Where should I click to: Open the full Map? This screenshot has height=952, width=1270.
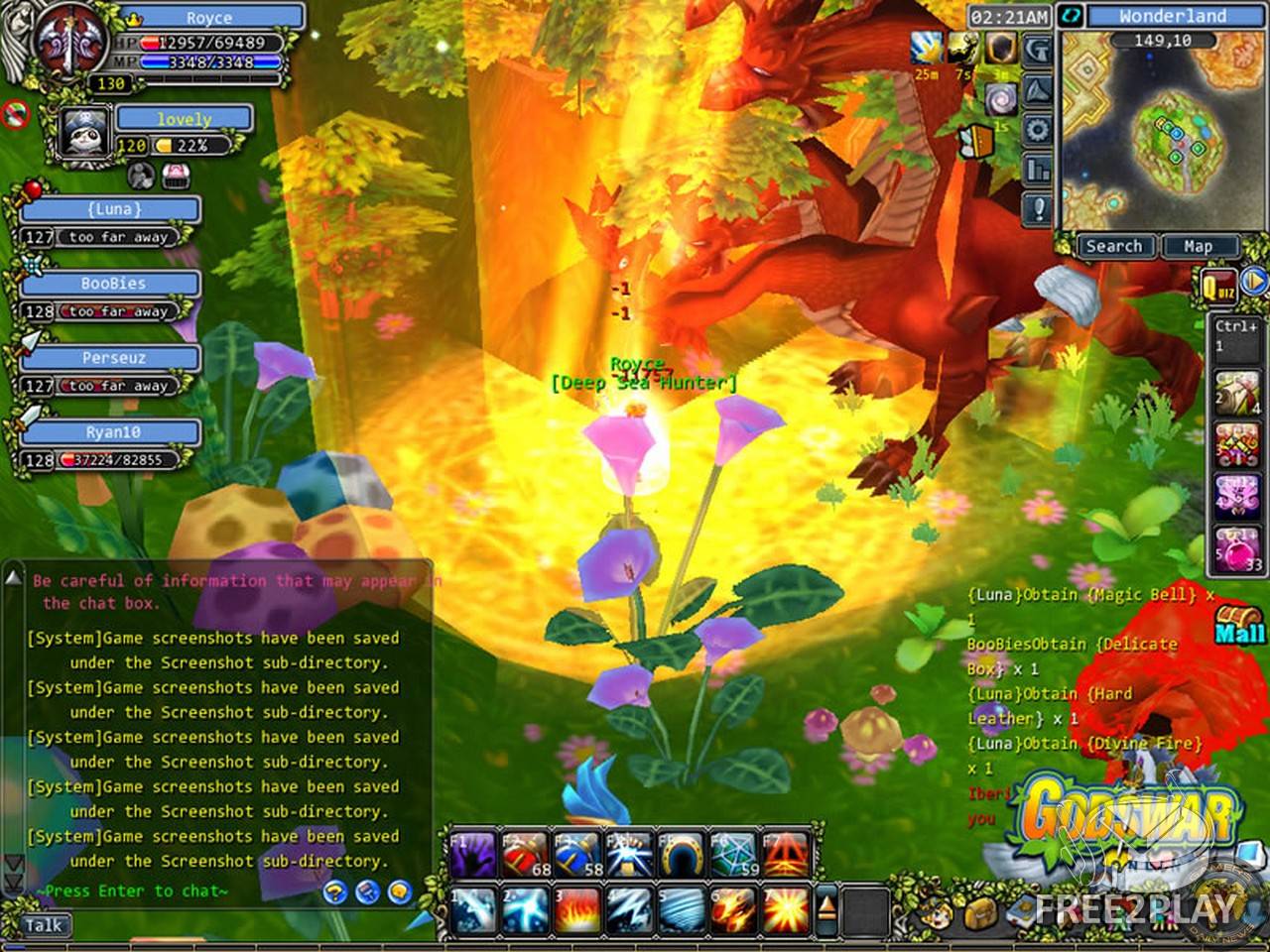(x=1198, y=246)
